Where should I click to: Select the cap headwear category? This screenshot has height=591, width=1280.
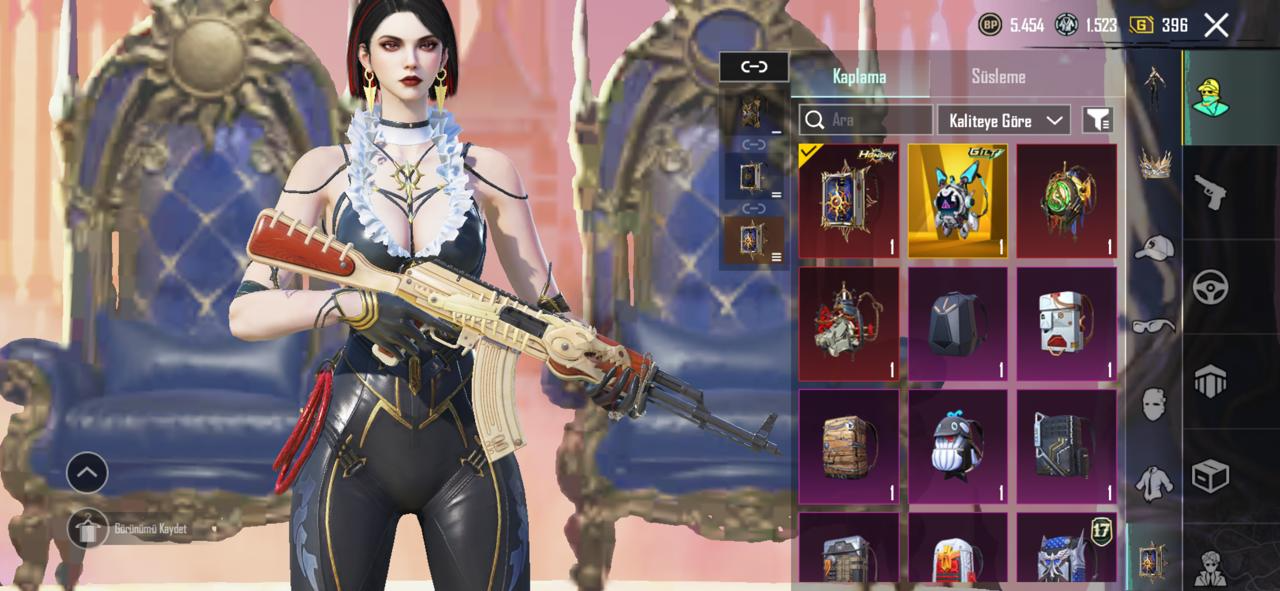[1154, 247]
